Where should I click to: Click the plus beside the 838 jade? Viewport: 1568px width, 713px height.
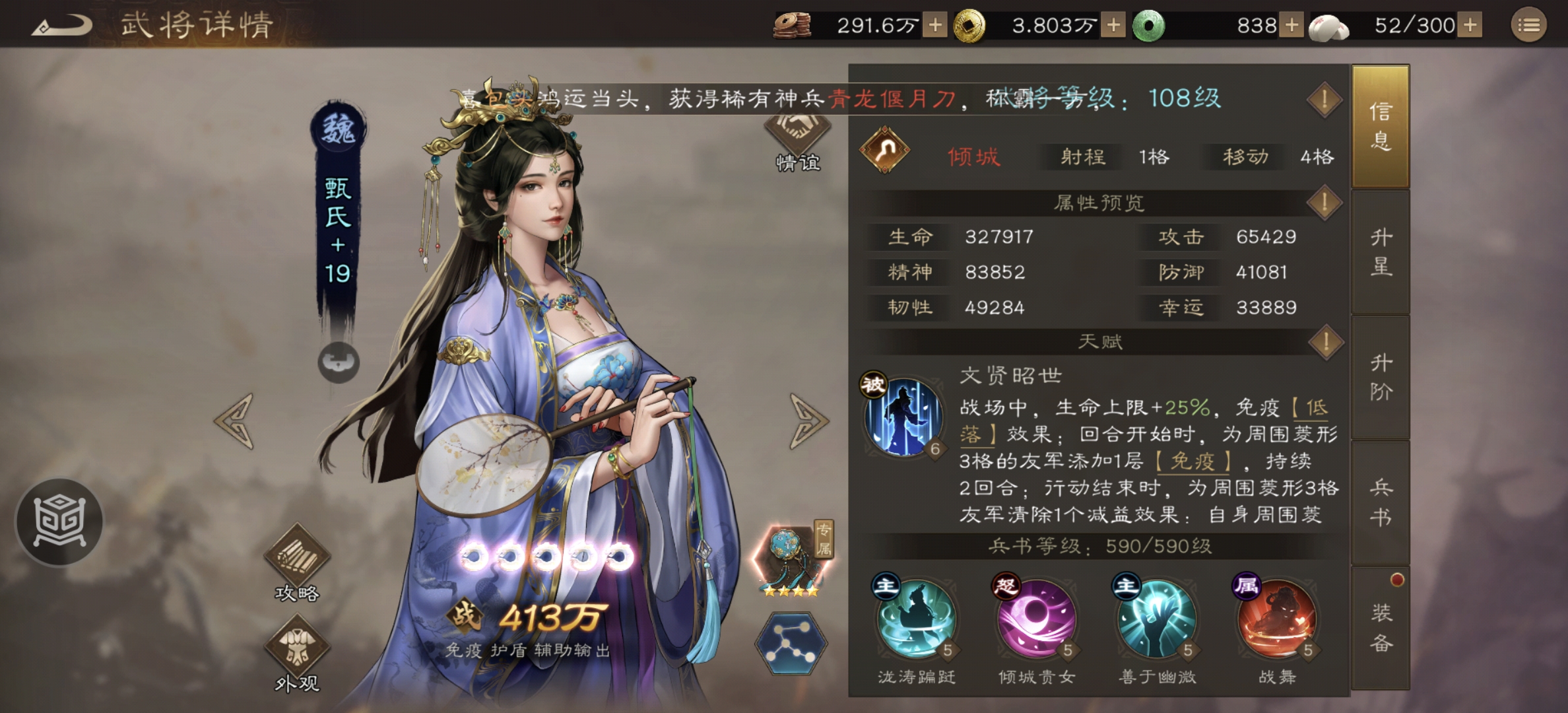click(1290, 25)
